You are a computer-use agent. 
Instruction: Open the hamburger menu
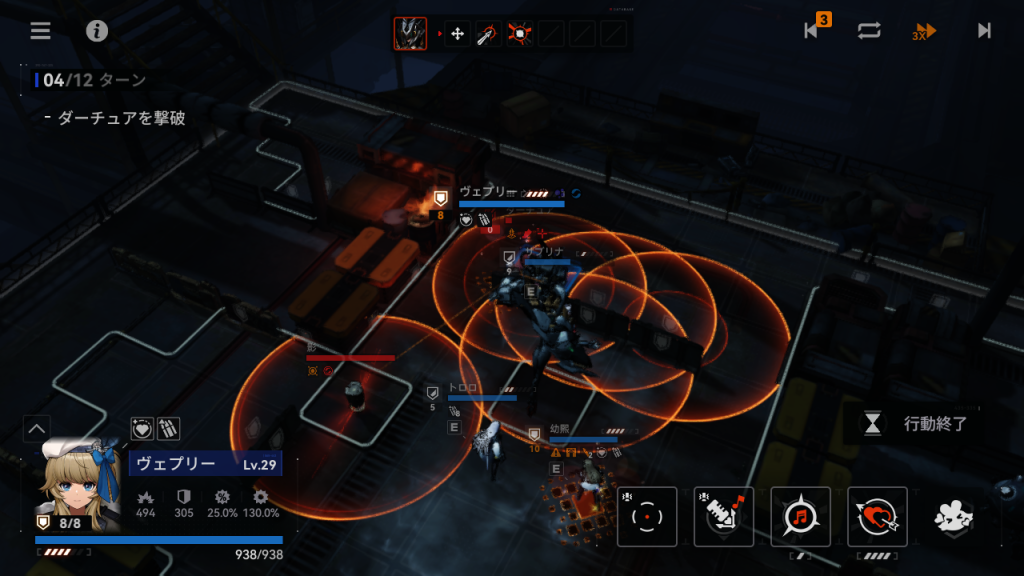(x=40, y=30)
